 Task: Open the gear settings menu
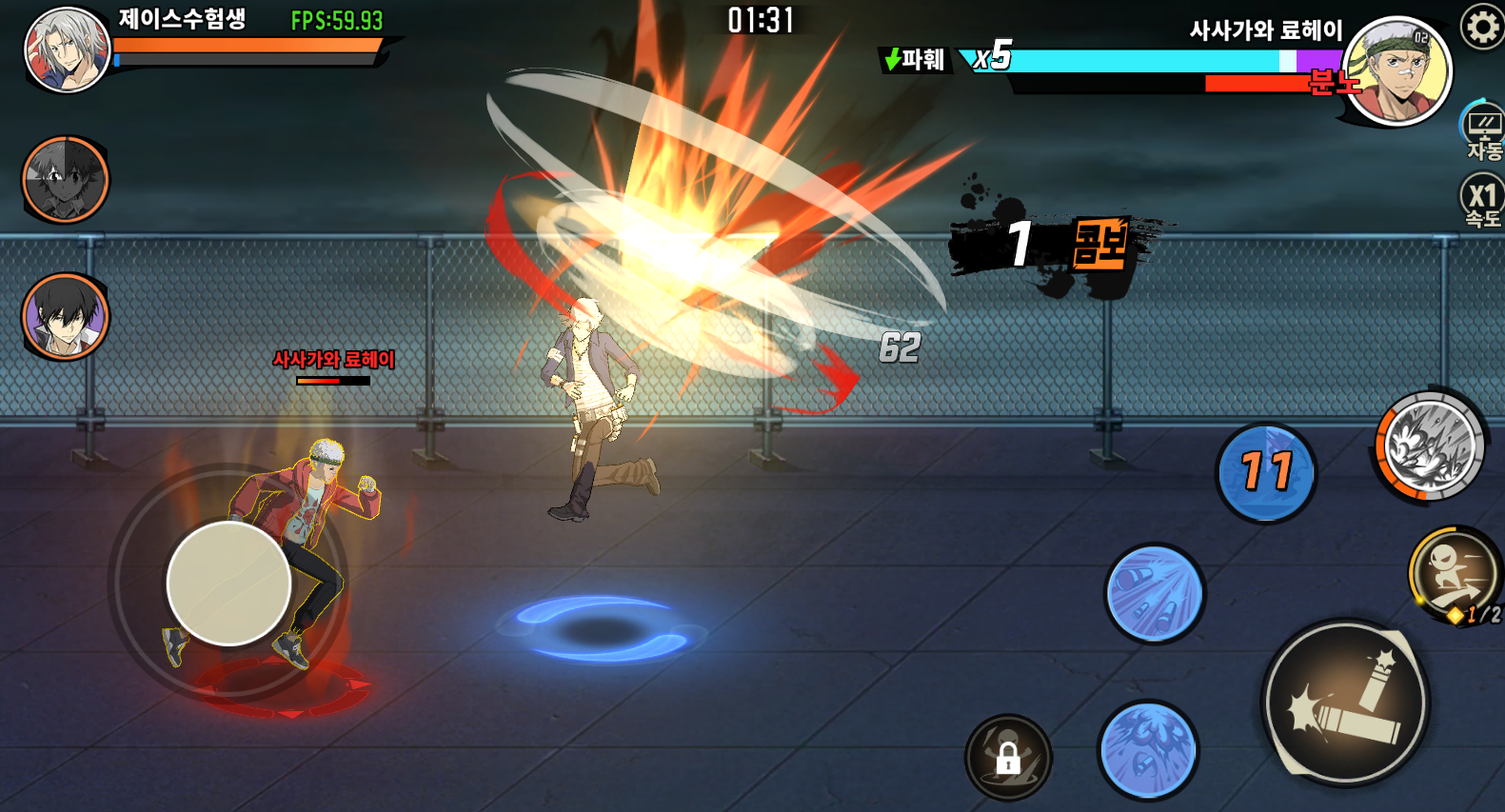[x=1481, y=27]
